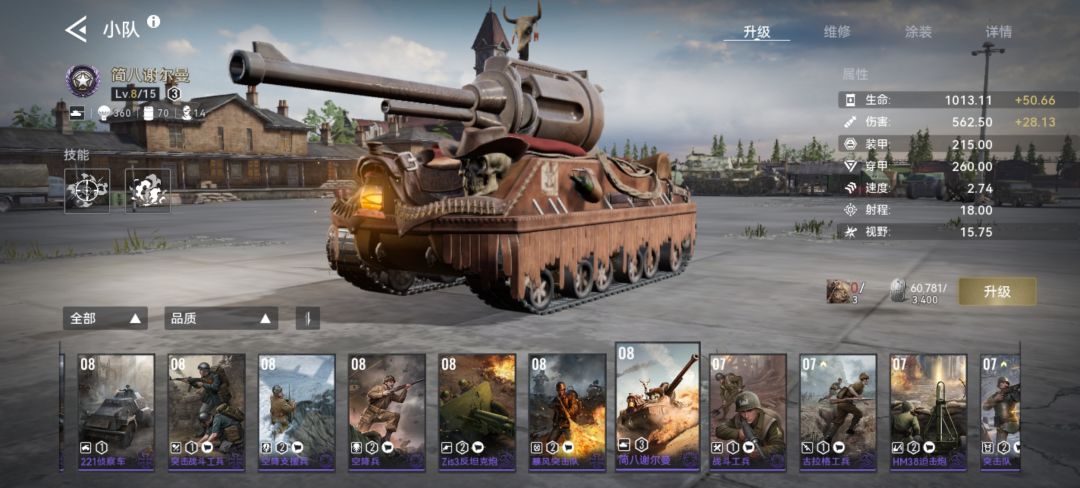
Task: Click the gold 升级 upgrade button
Action: (x=997, y=291)
